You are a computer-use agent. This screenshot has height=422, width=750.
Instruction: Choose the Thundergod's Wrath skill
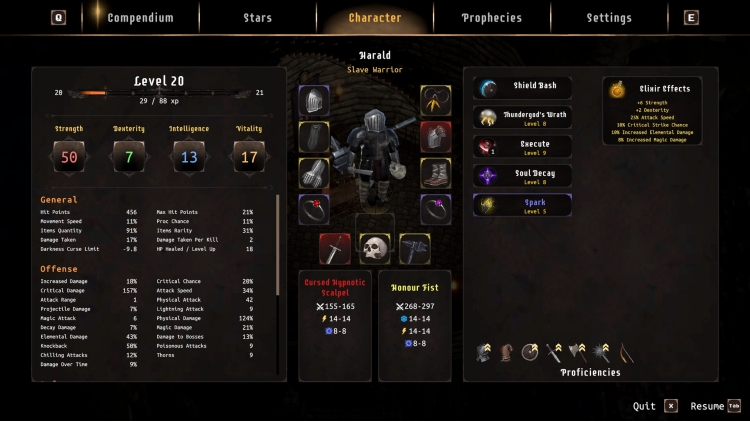click(522, 118)
